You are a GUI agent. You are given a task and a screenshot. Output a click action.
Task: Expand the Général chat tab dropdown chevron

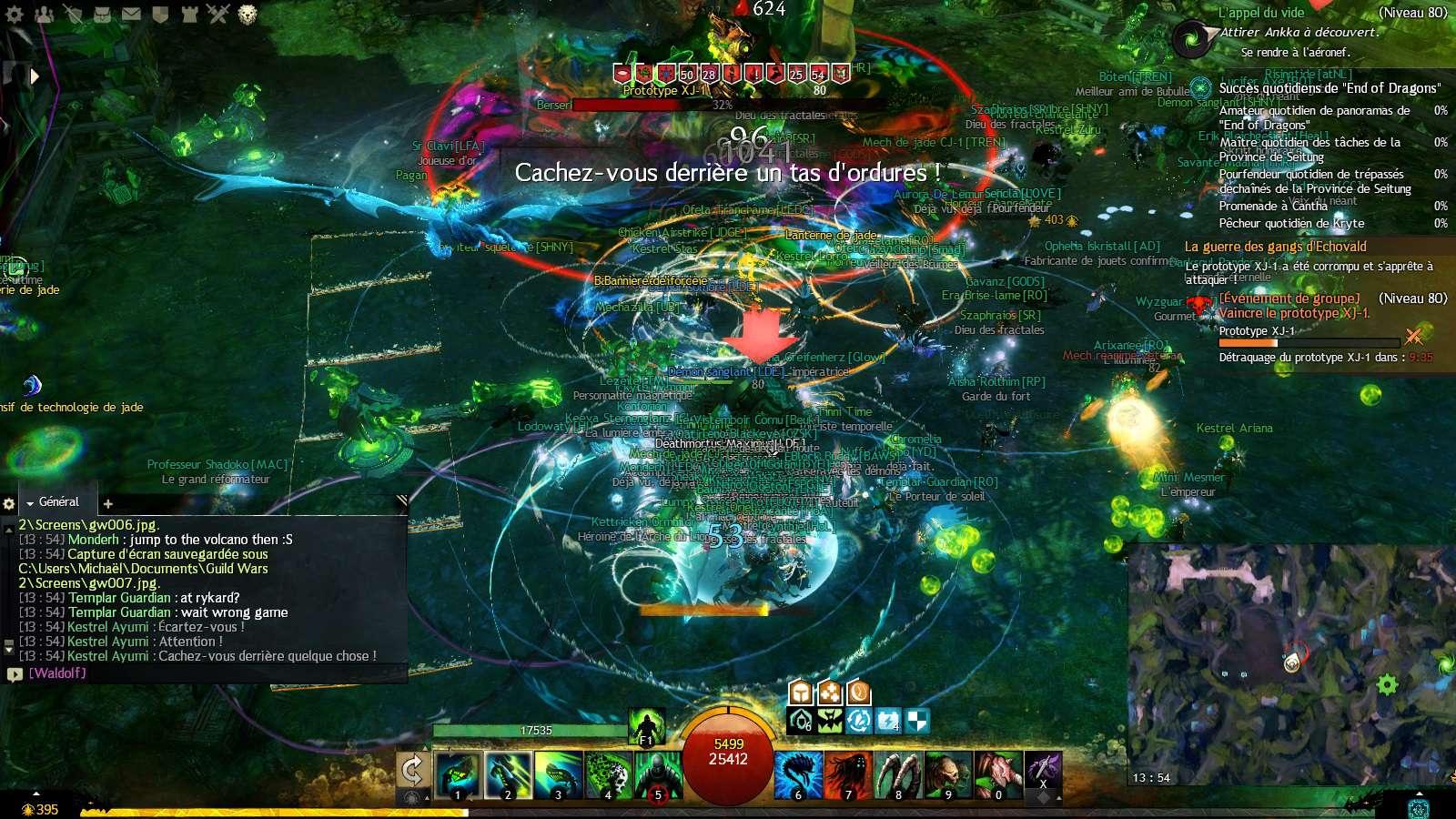point(31,501)
